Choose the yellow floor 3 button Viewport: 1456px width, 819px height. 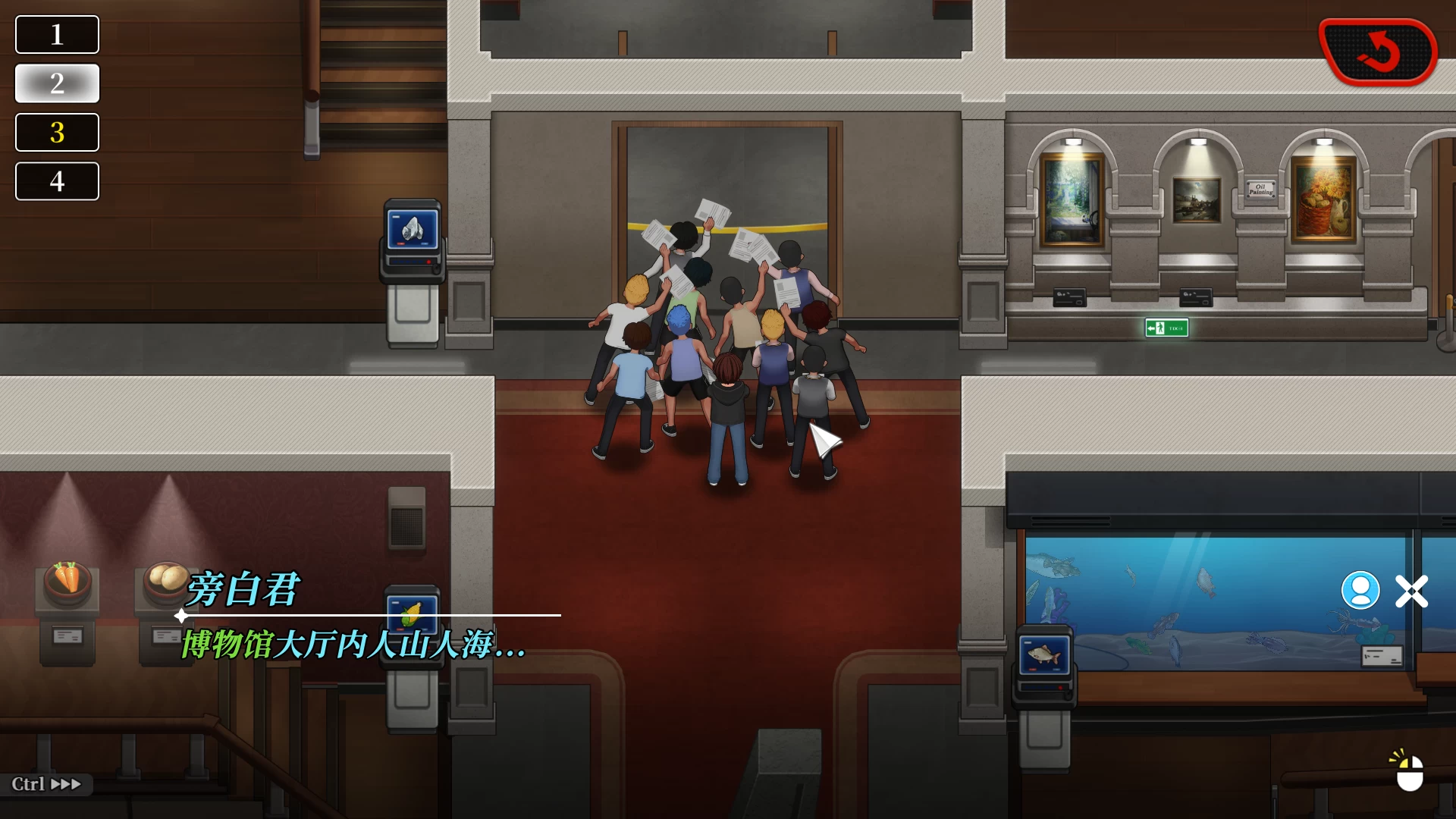pos(57,133)
